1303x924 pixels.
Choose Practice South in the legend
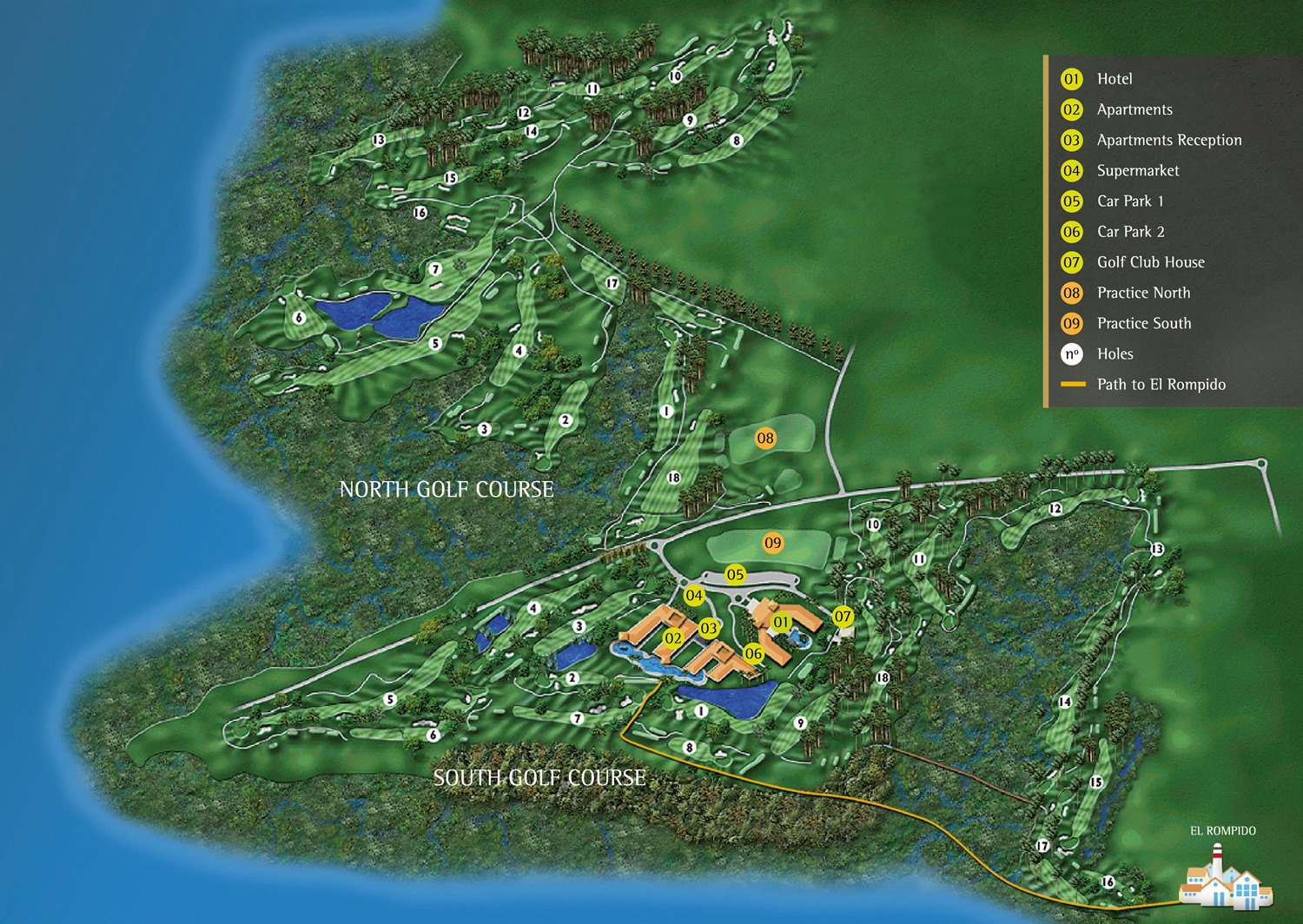point(1143,323)
